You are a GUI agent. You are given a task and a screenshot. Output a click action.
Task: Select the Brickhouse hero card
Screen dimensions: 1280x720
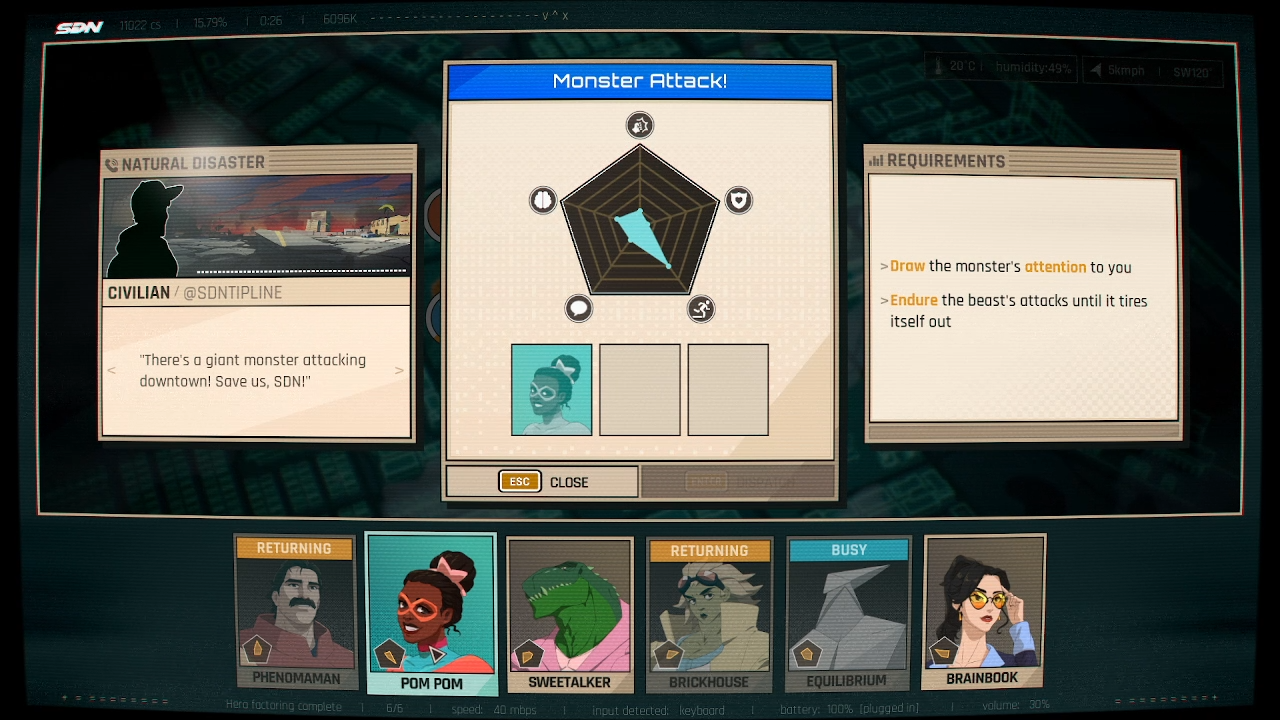(709, 612)
